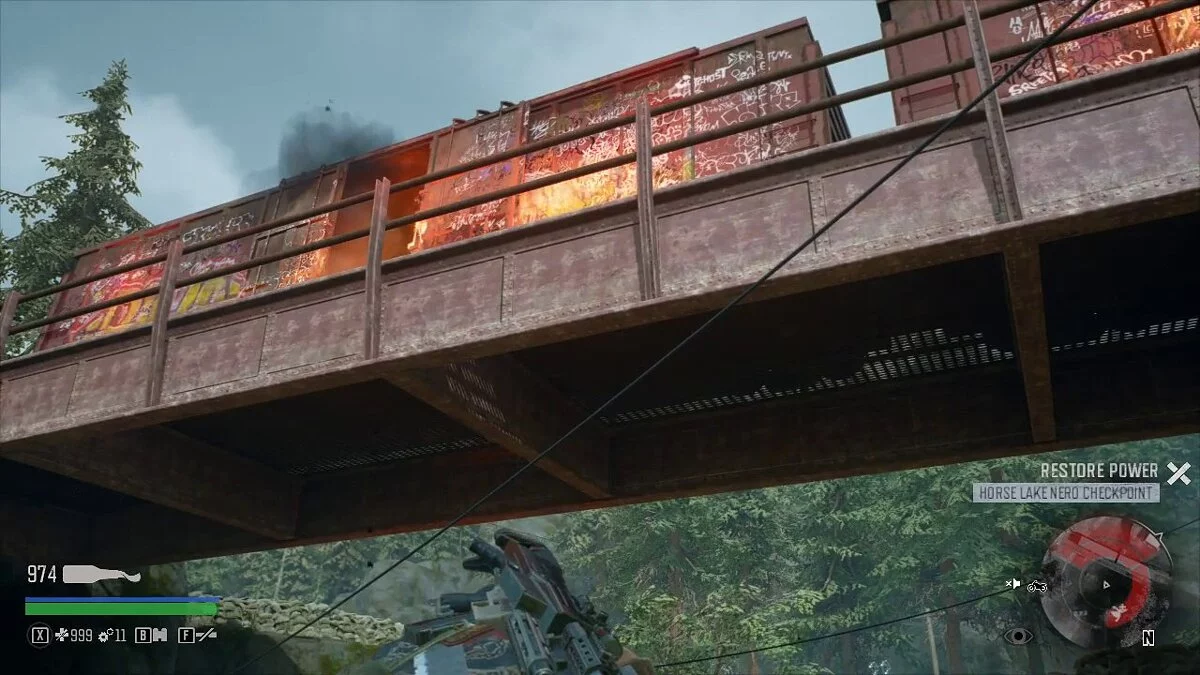1200x675 pixels.
Task: Select the scrap resource icon showing 999
Action: 60,634
